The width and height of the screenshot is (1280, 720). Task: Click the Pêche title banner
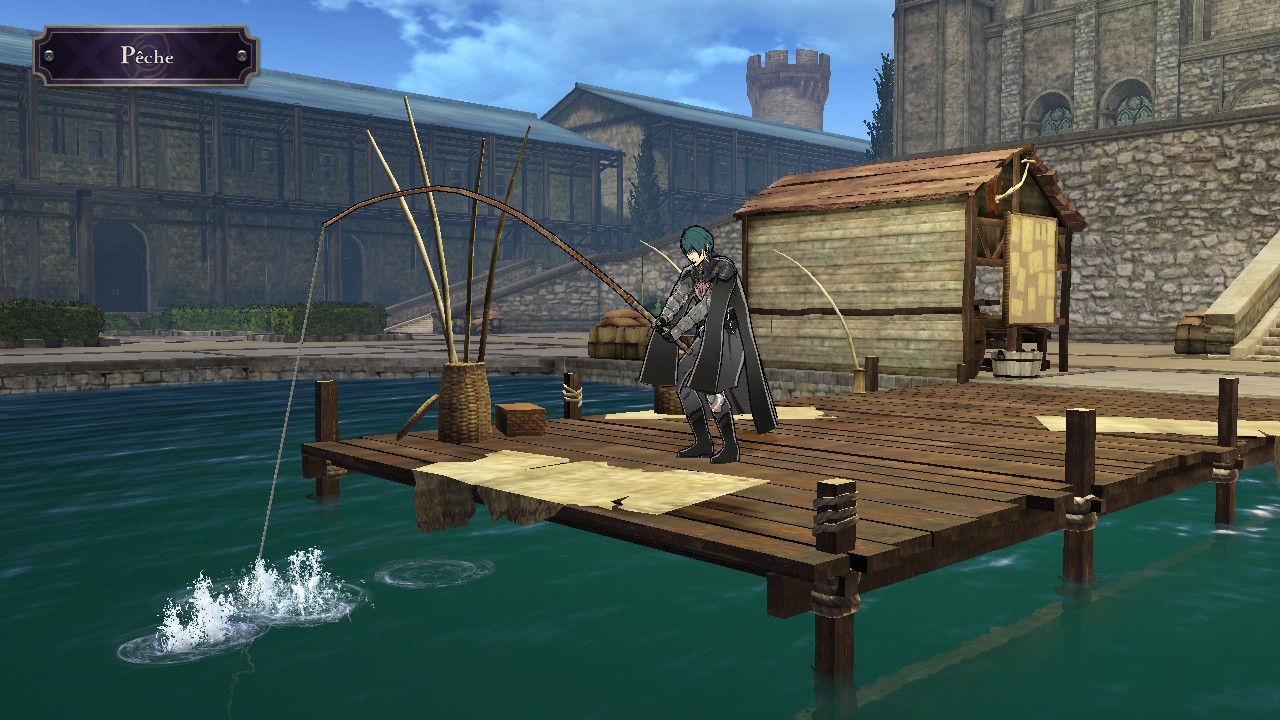(x=146, y=56)
